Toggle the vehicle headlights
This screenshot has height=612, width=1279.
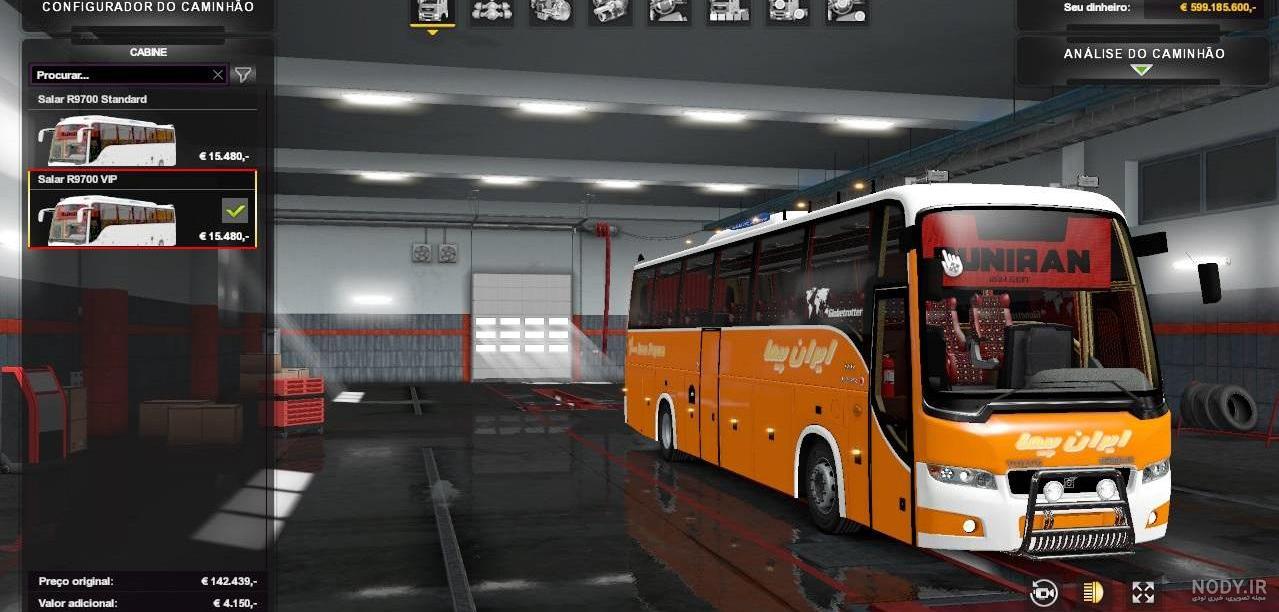point(1093,592)
